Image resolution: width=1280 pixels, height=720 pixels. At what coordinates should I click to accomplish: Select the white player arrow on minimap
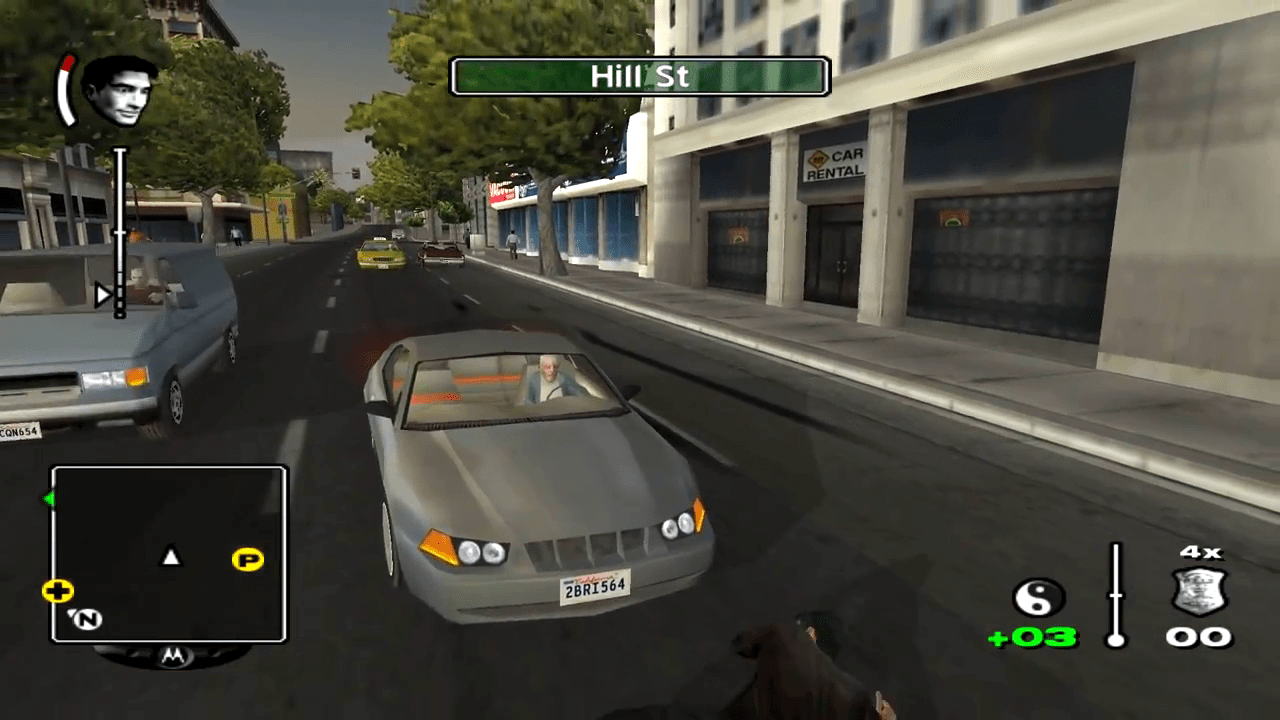171,556
